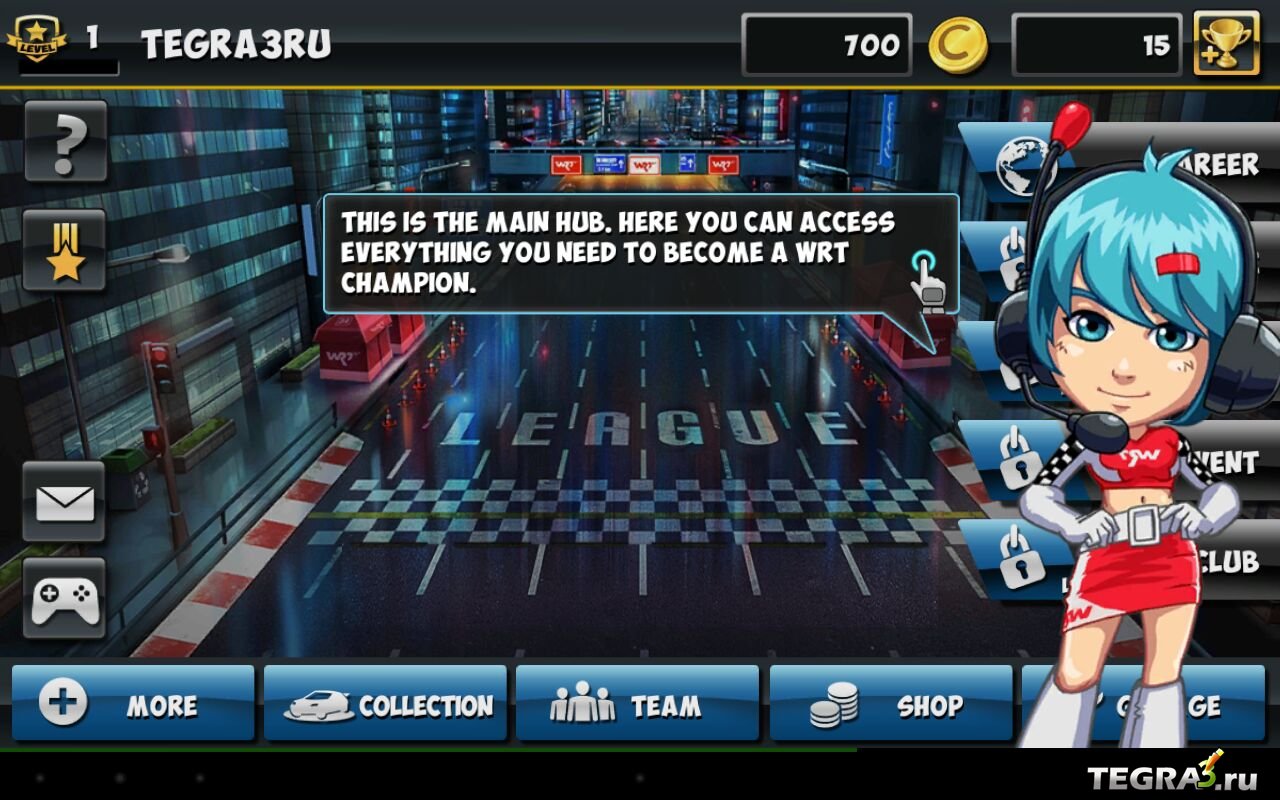Open the envelope mail inbox

pyautogui.click(x=65, y=501)
